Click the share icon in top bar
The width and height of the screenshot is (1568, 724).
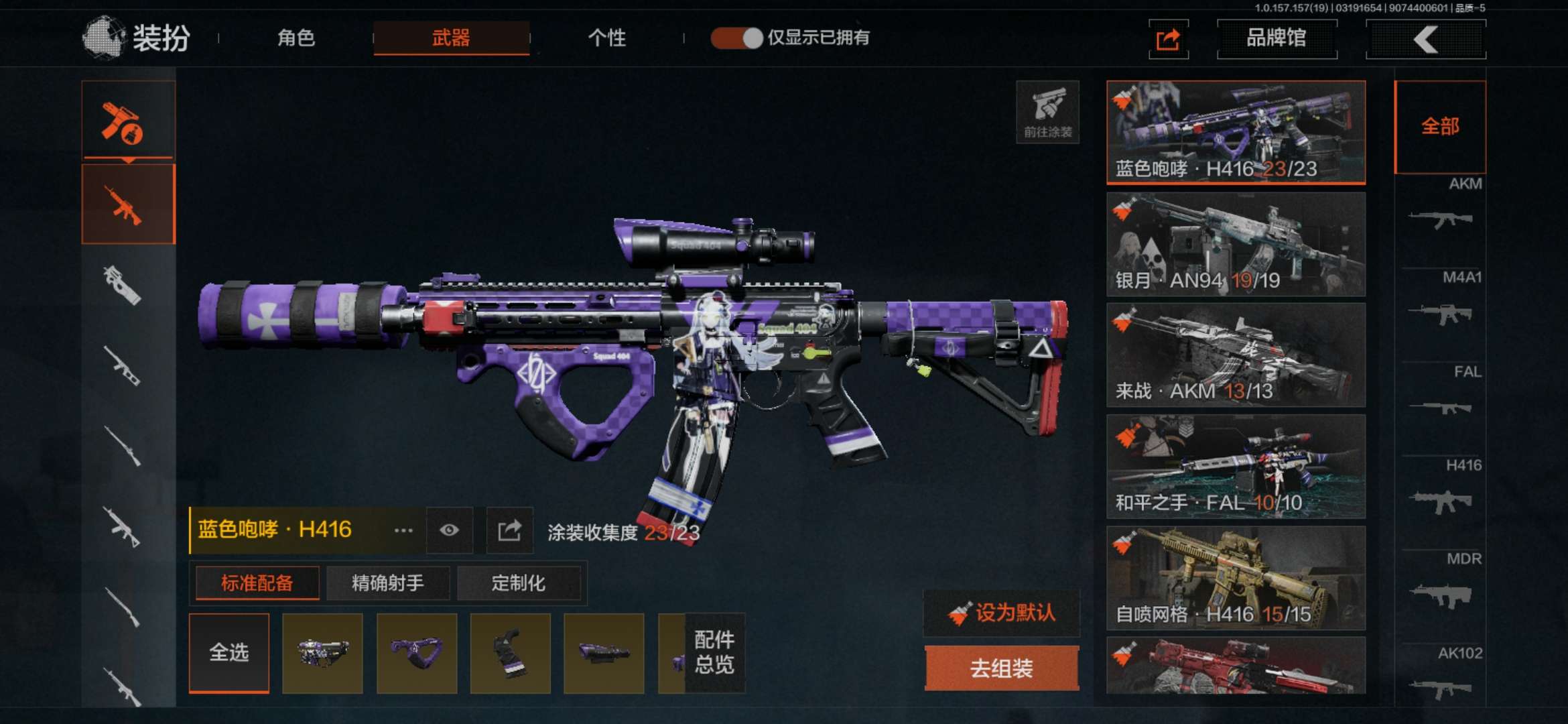1168,40
